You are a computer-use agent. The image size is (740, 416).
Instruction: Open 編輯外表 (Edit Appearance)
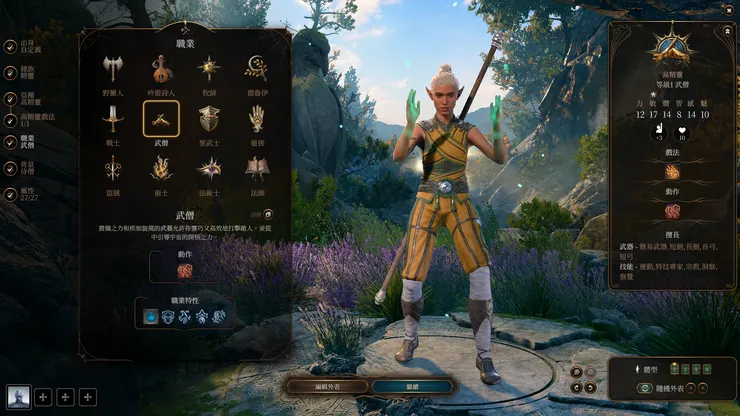pos(326,386)
